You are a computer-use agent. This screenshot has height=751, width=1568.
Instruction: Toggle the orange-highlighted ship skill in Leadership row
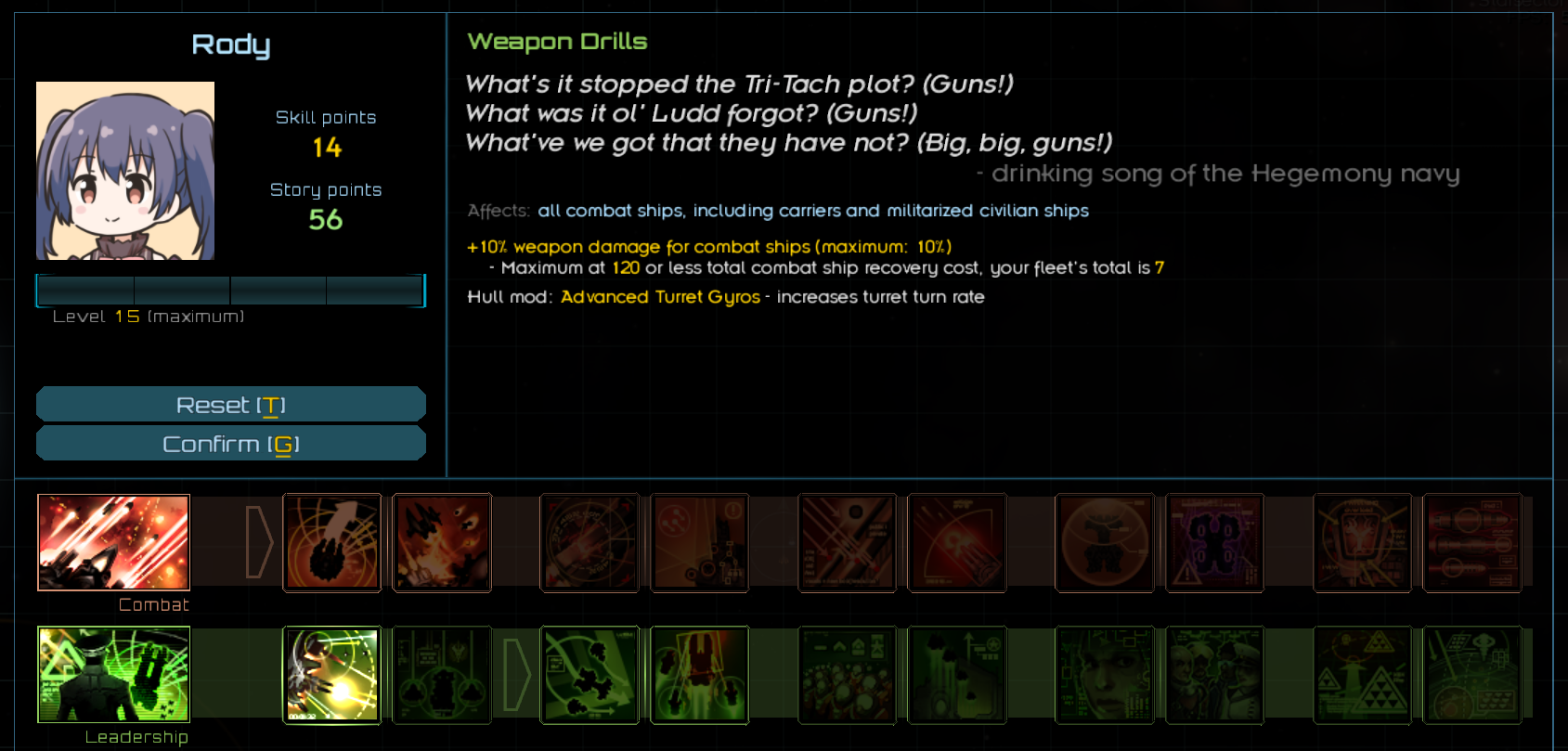tap(699, 675)
